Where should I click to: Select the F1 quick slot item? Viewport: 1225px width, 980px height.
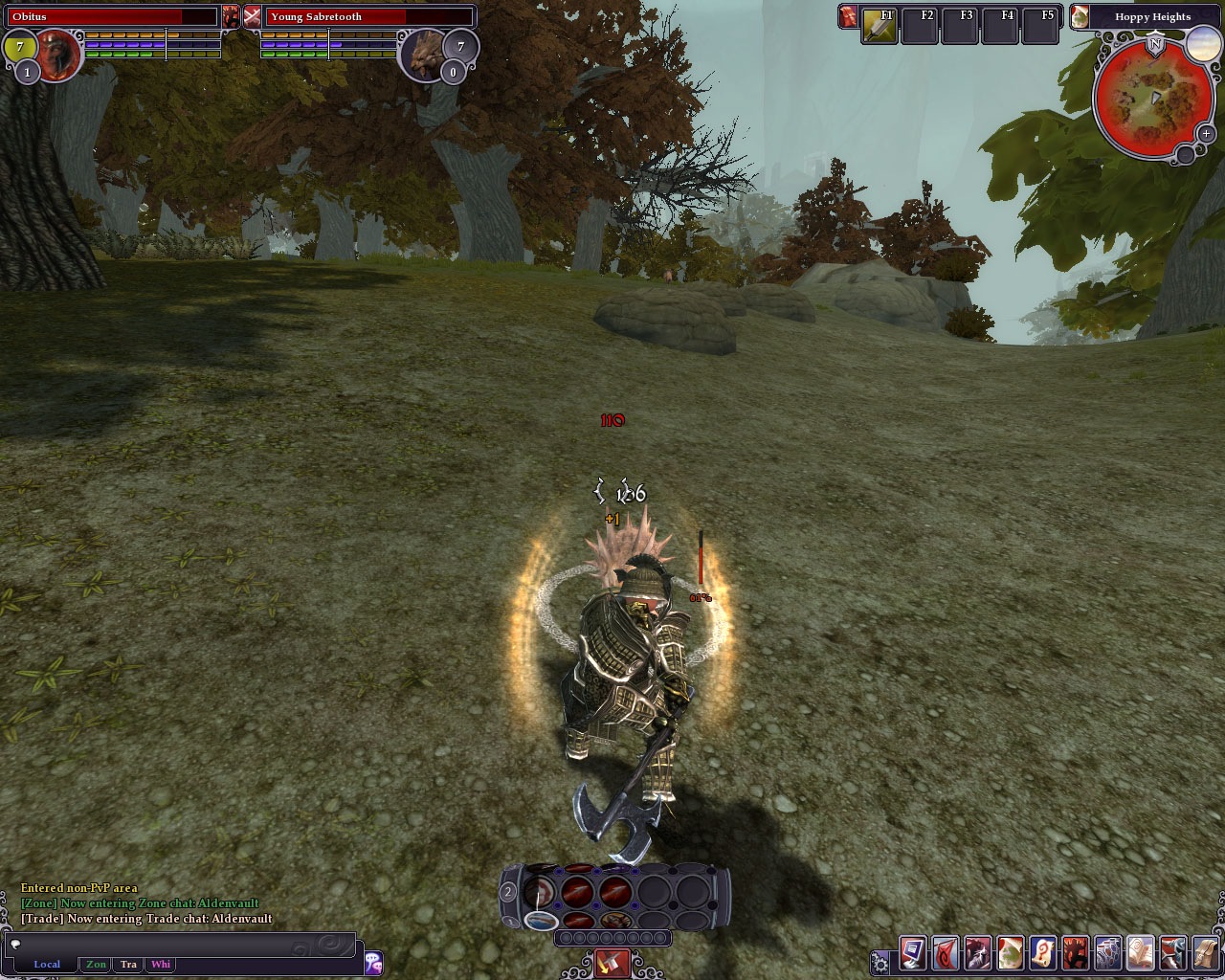click(x=879, y=26)
